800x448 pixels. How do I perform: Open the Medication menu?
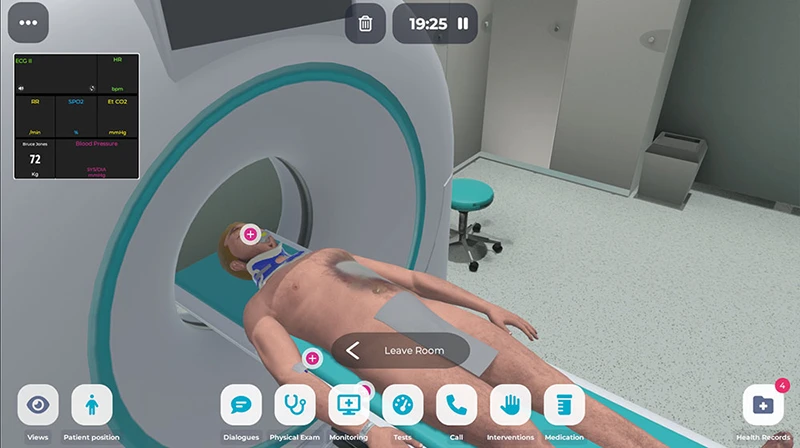coord(565,405)
